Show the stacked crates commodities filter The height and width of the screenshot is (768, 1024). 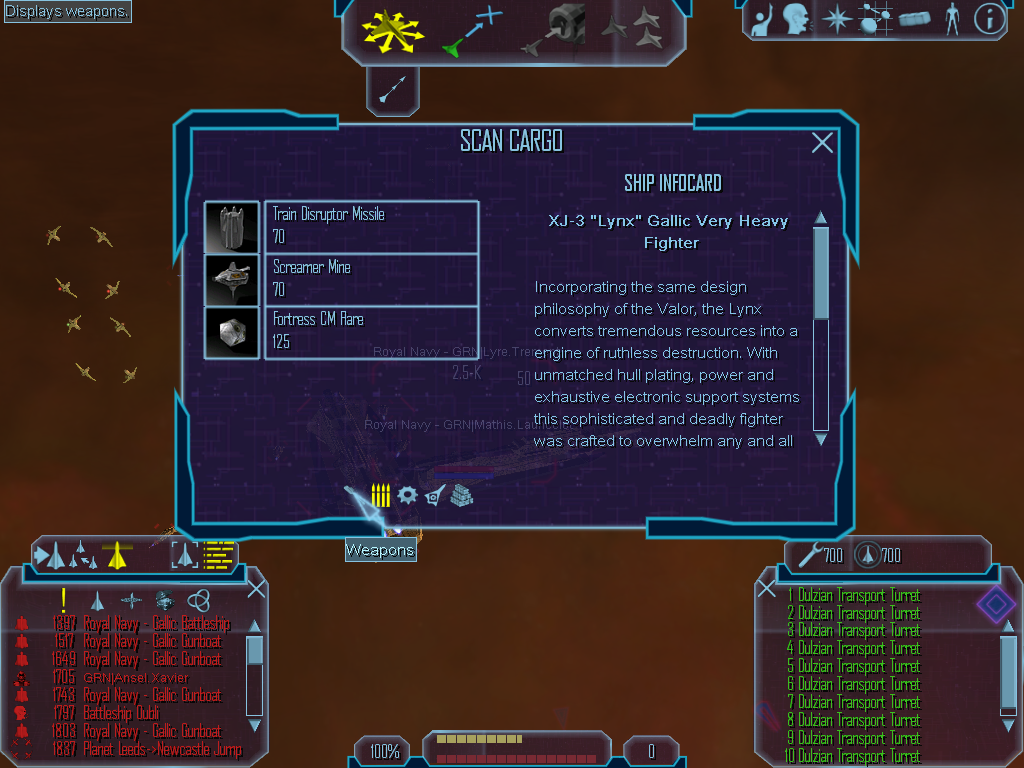coord(461,495)
